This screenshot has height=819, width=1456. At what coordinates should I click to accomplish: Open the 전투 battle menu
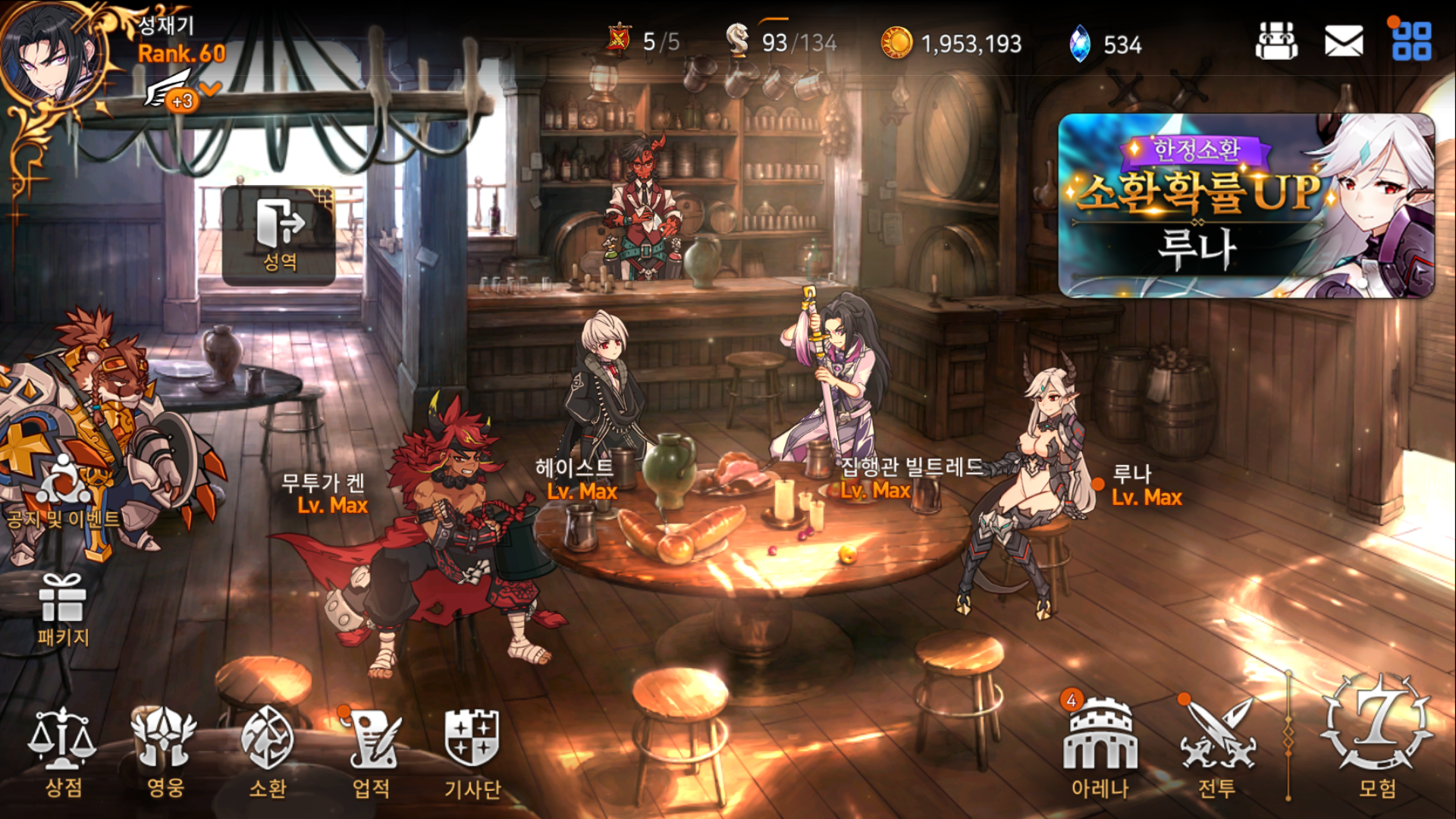(1217, 747)
